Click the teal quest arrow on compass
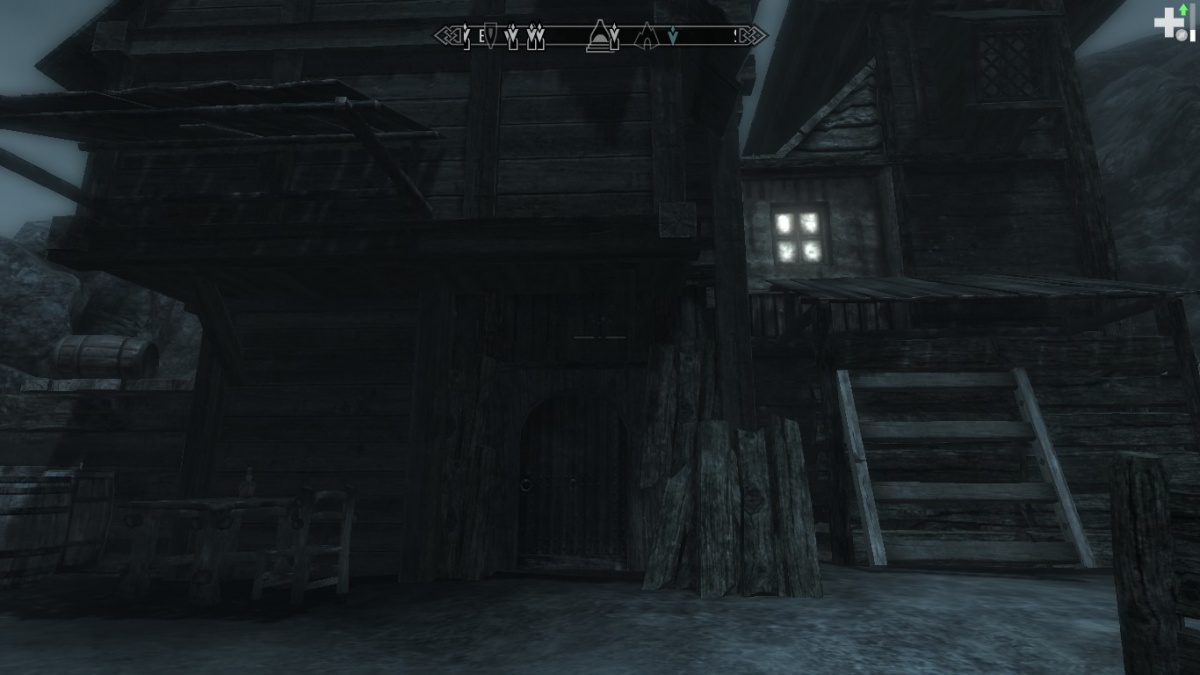The image size is (1200, 675). pyautogui.click(x=674, y=37)
